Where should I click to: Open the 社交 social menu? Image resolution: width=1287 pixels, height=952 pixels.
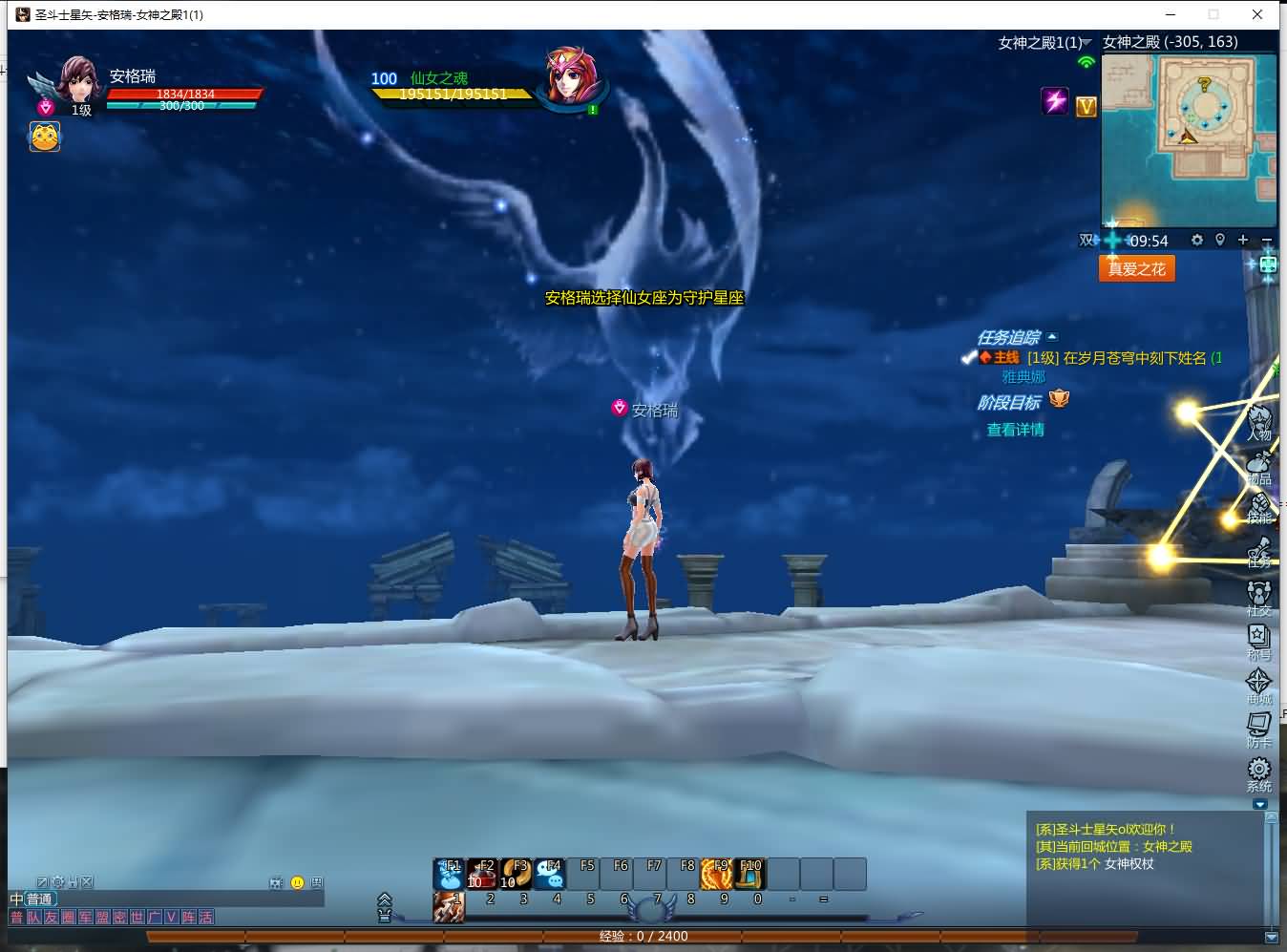pyautogui.click(x=1259, y=597)
